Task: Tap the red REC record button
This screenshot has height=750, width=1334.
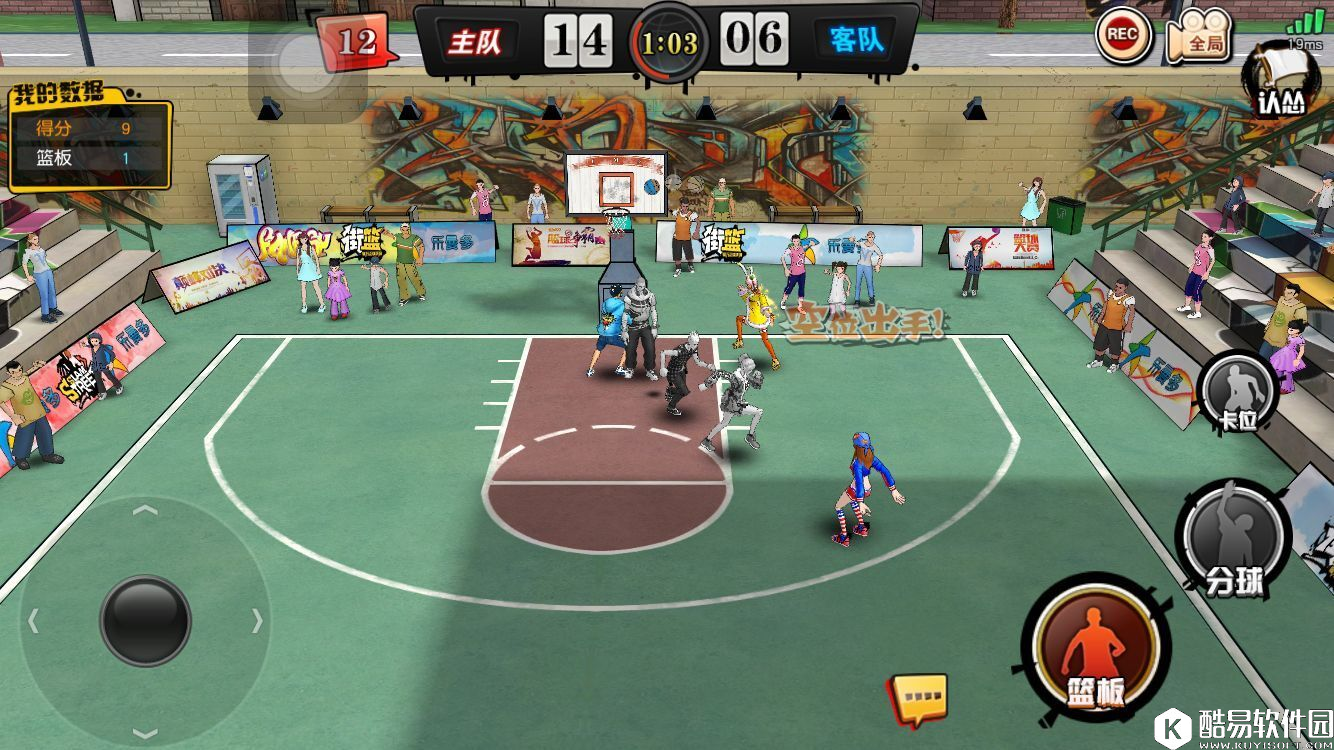Action: [x=1122, y=35]
